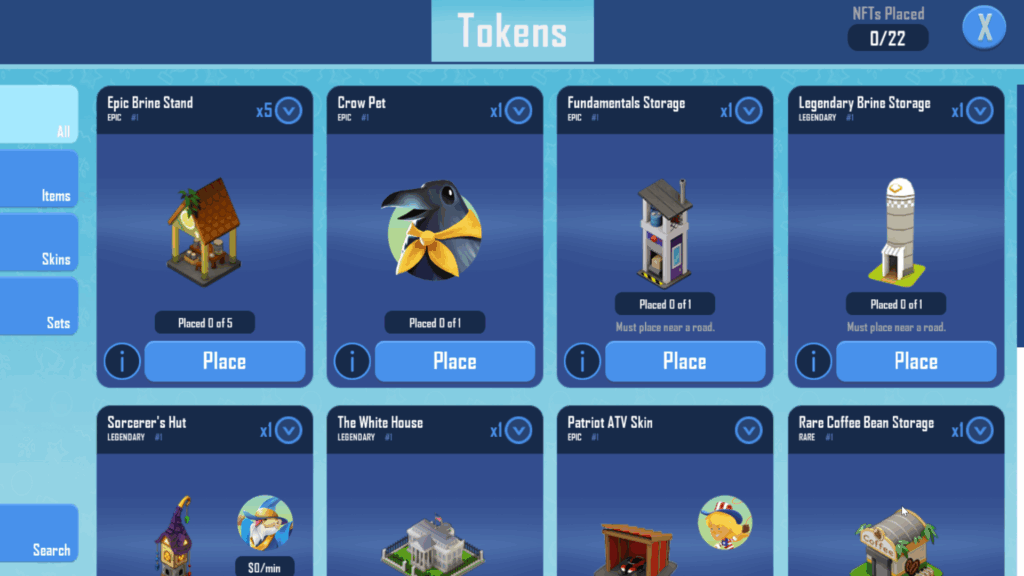Expand The White House card dropdown
Viewport: 1024px width, 576px height.
(518, 430)
